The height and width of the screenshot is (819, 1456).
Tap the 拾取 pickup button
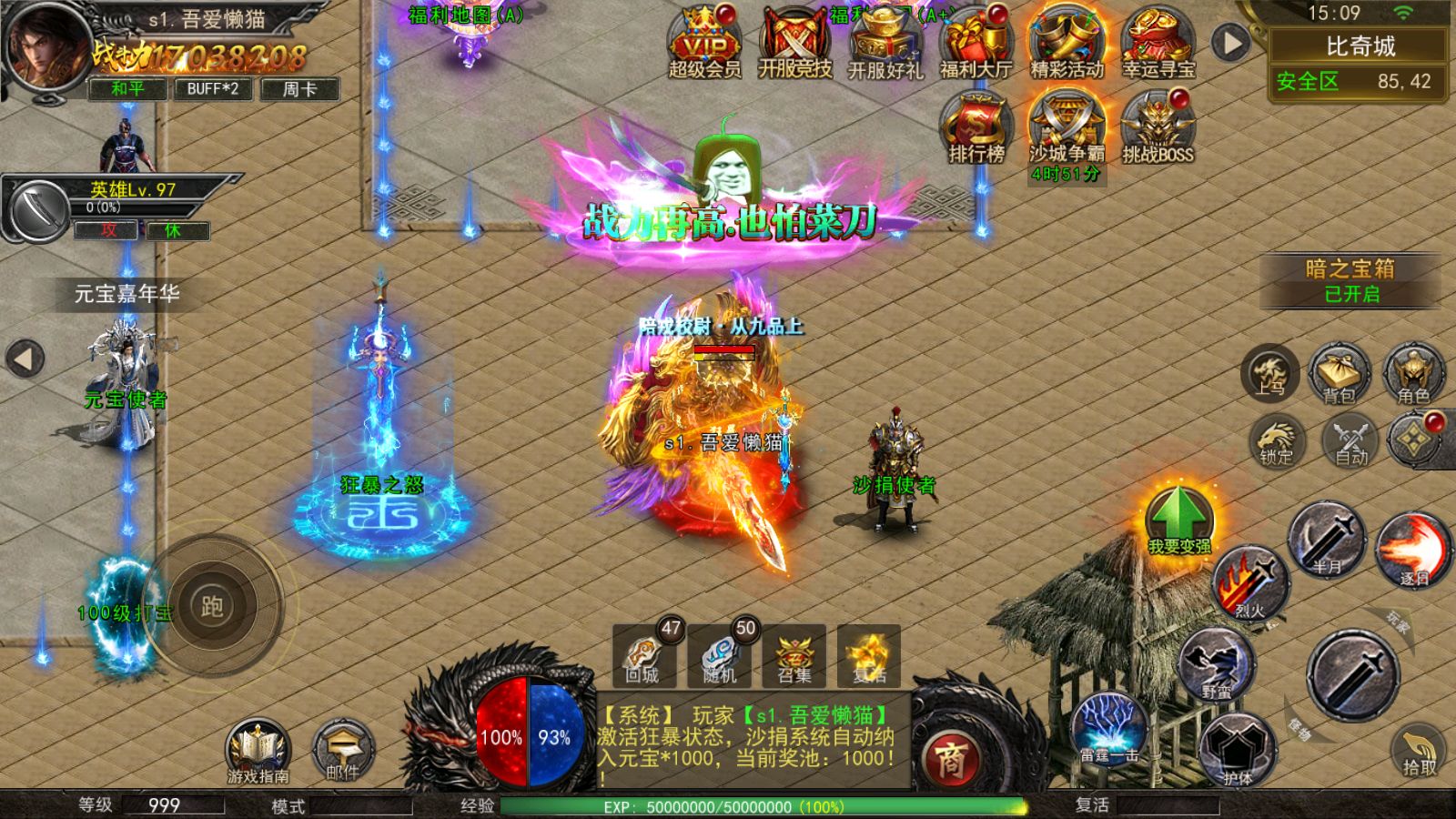pos(1419,751)
